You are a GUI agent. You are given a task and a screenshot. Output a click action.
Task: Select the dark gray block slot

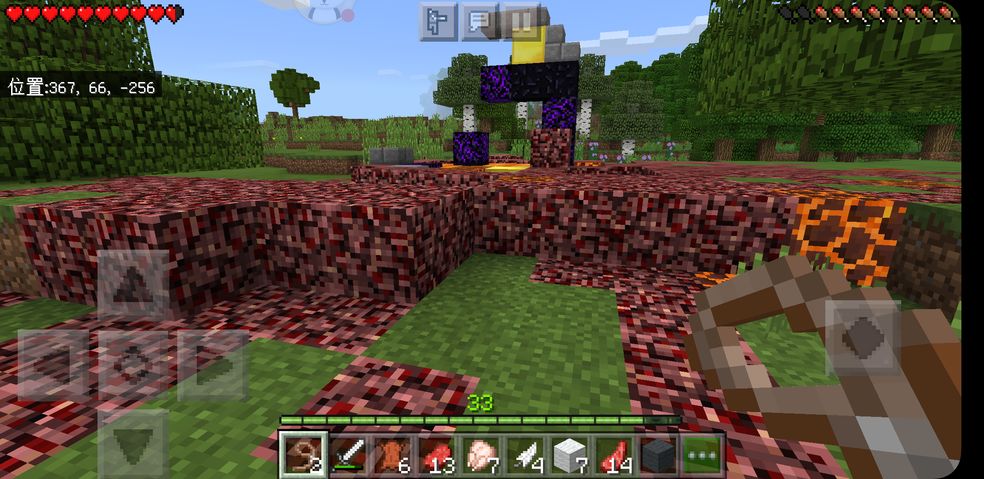pyautogui.click(x=658, y=455)
